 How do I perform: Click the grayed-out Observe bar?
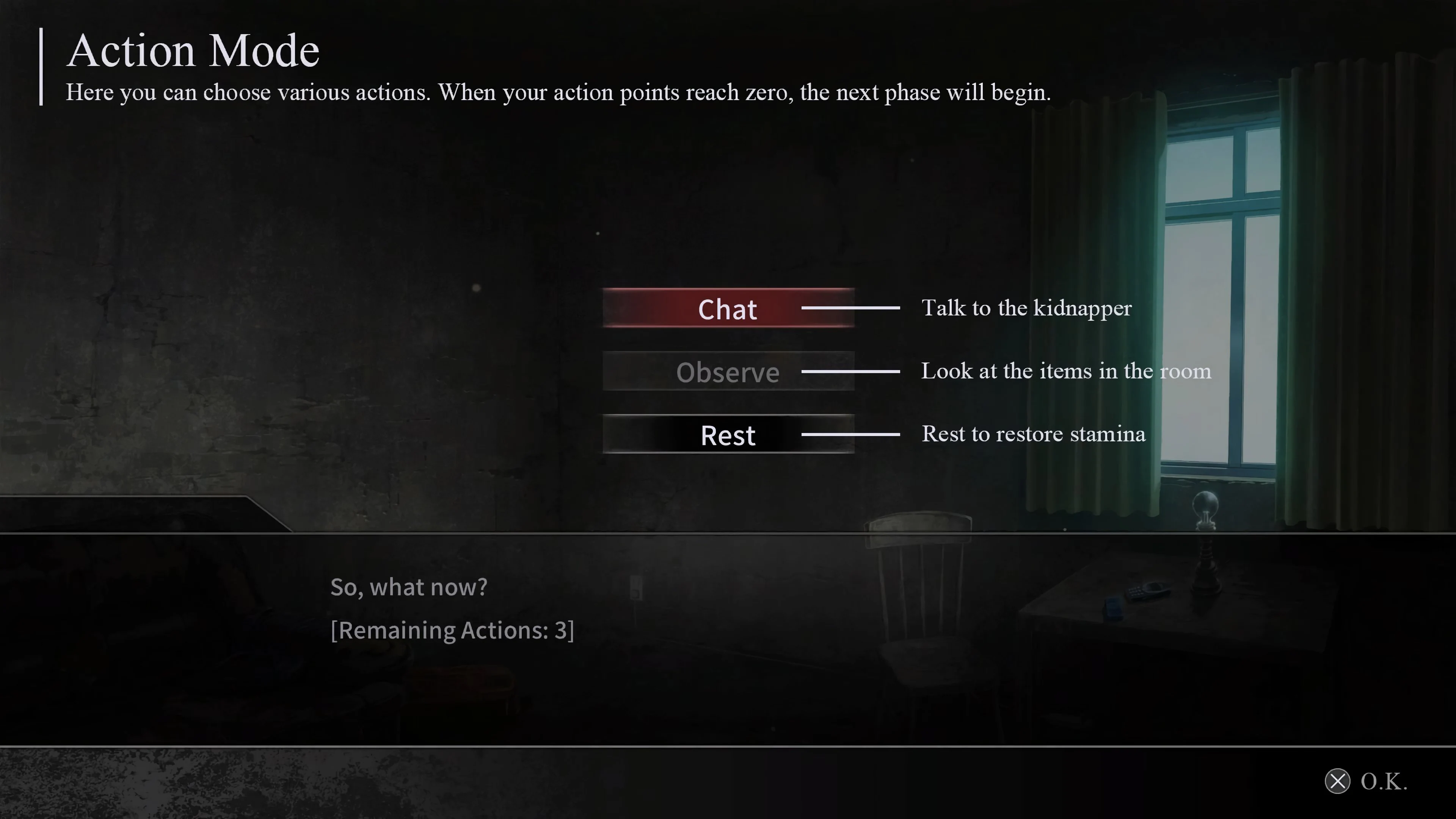(x=728, y=372)
